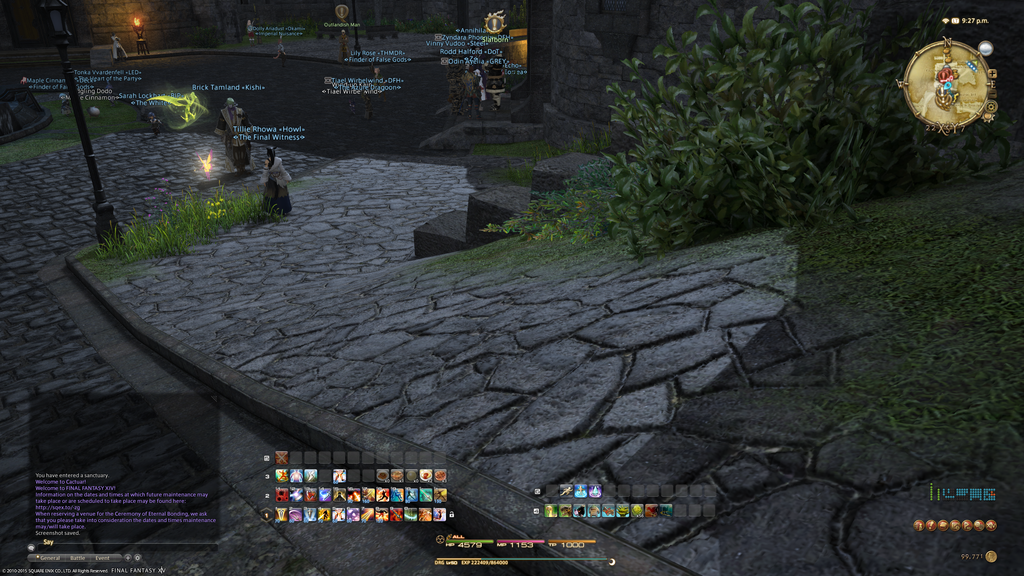Viewport: 1024px width, 576px height.
Task: Switch to the General chat tab
Action: click(x=49, y=558)
